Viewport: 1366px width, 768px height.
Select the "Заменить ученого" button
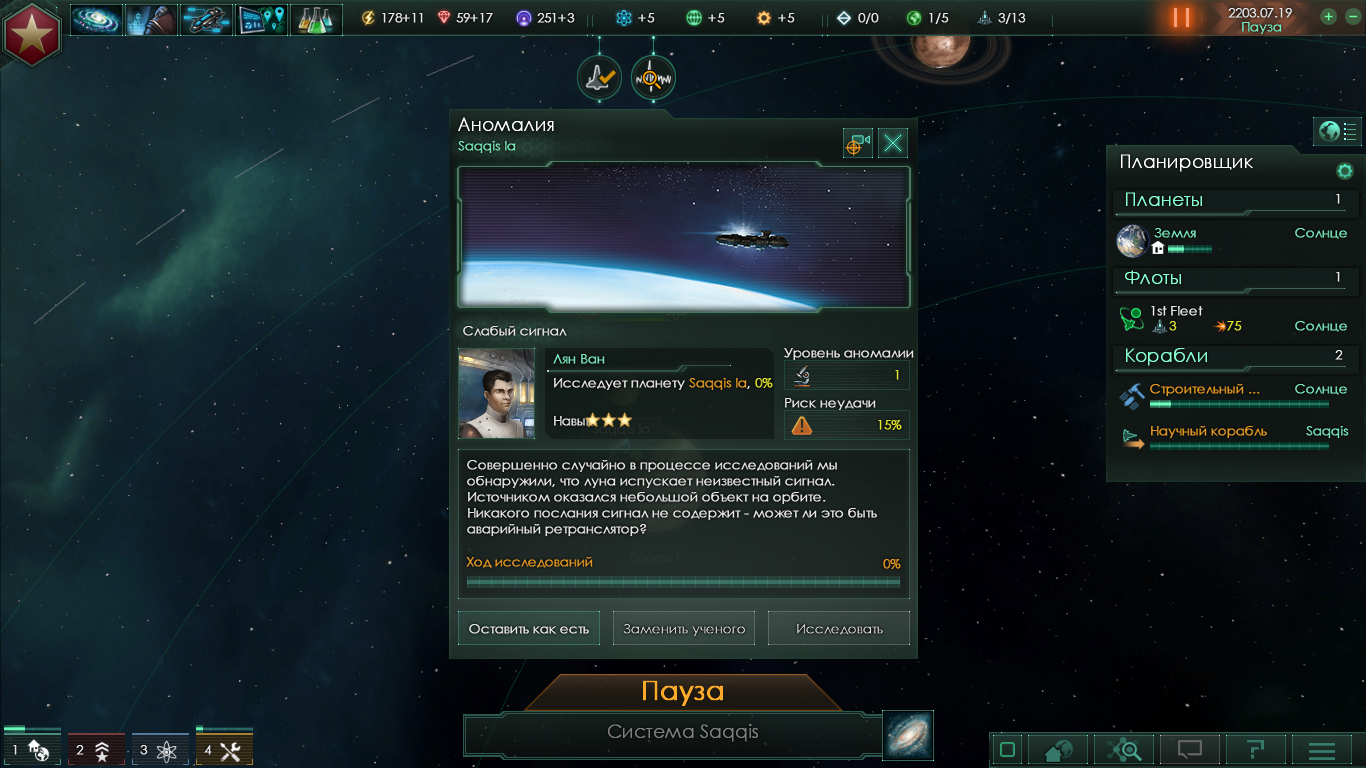click(684, 629)
